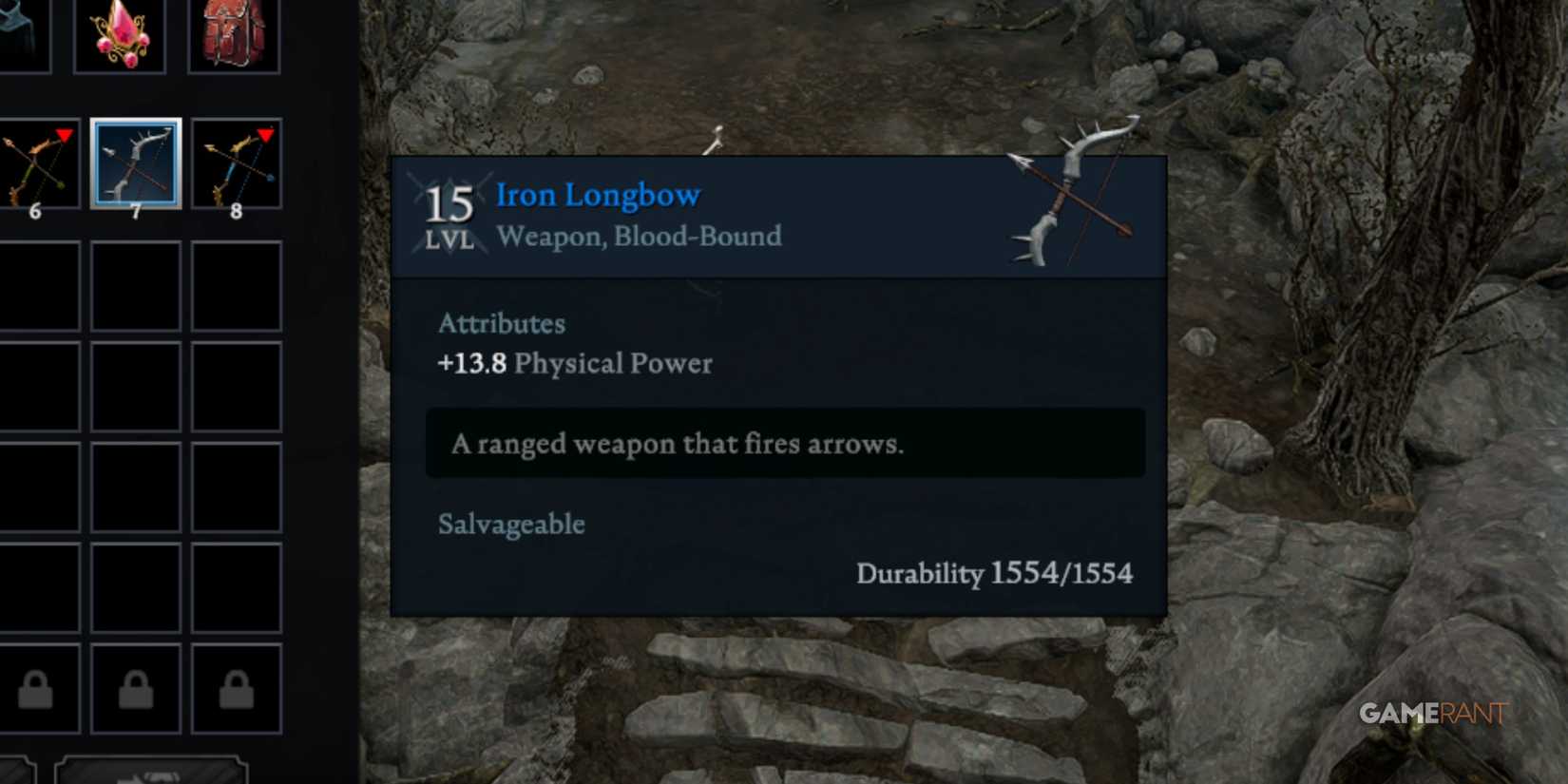Click the Salvageable label
The image size is (1568, 784).
510,524
